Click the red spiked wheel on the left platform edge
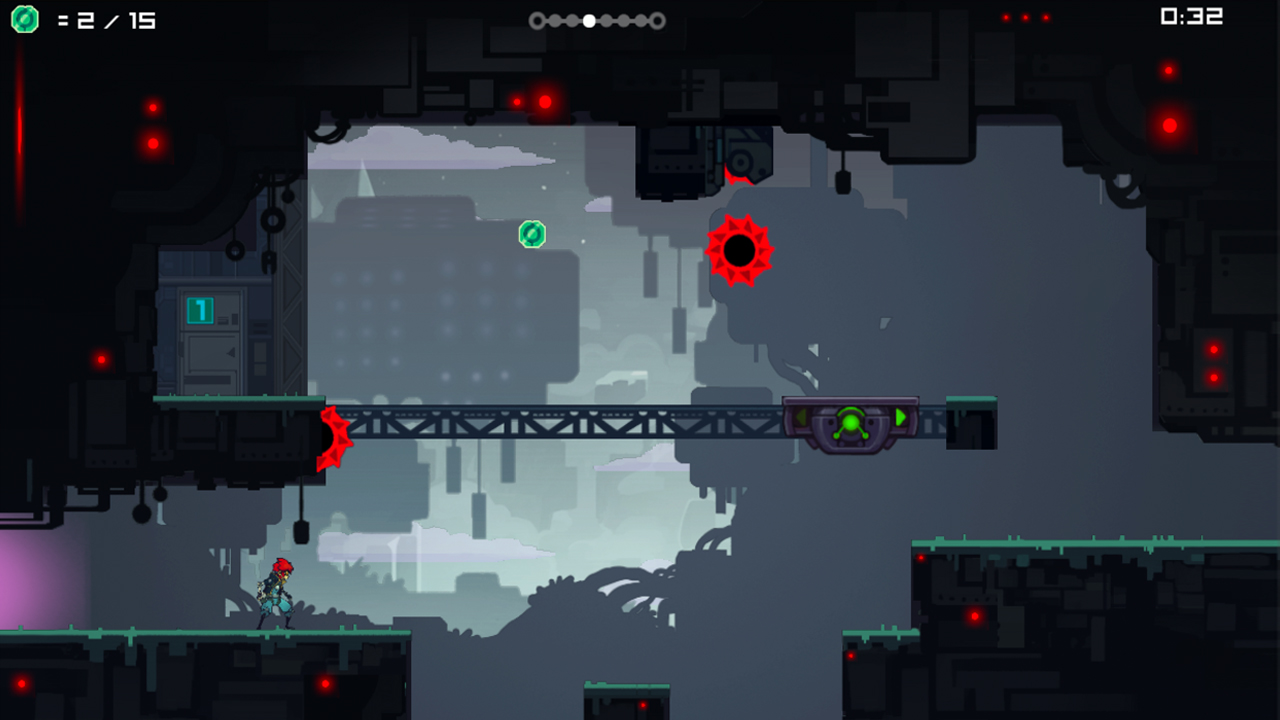 330,437
